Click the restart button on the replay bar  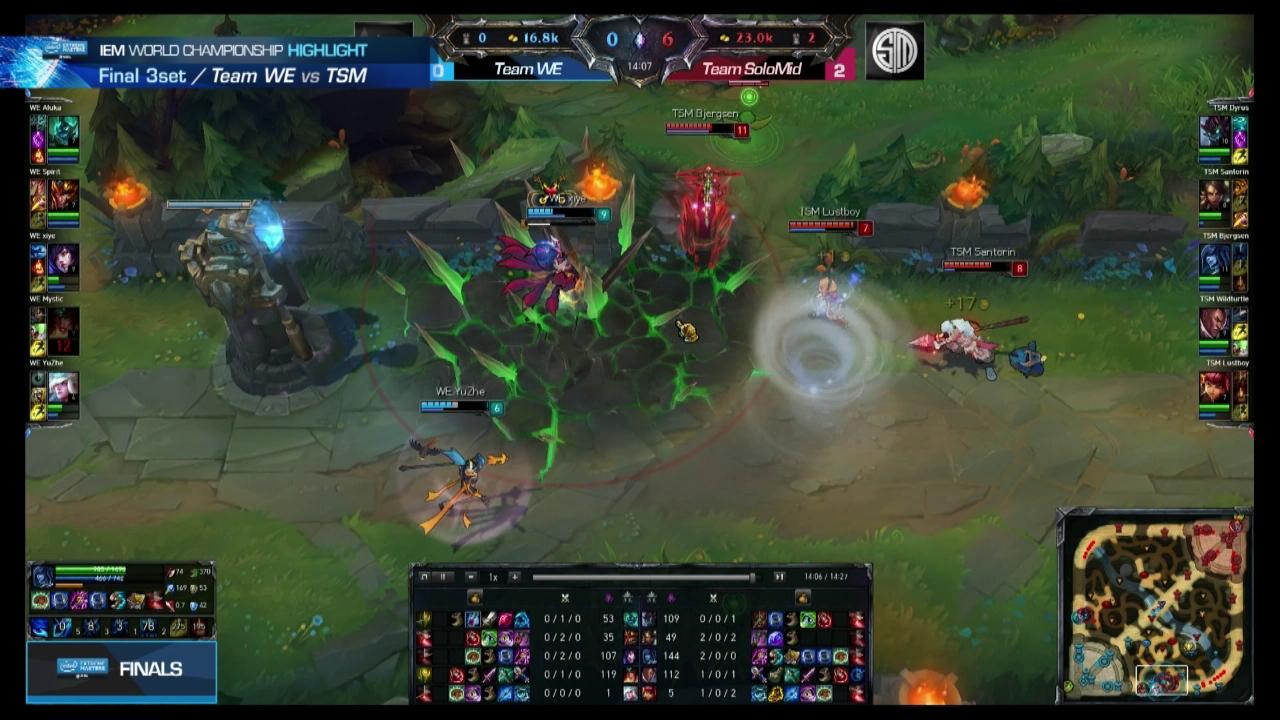tap(424, 577)
